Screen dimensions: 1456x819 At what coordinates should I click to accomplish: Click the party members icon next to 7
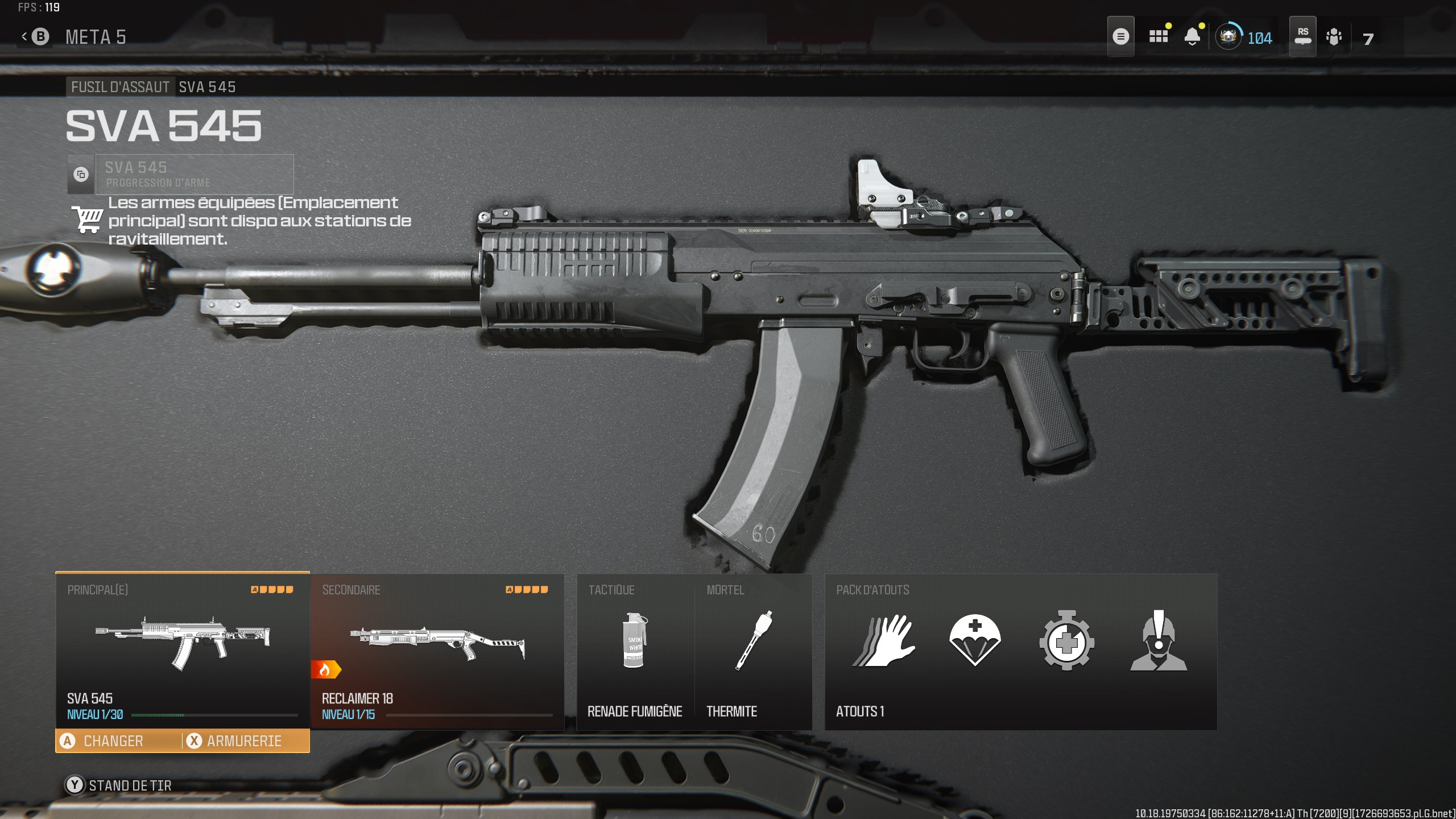click(x=1334, y=38)
